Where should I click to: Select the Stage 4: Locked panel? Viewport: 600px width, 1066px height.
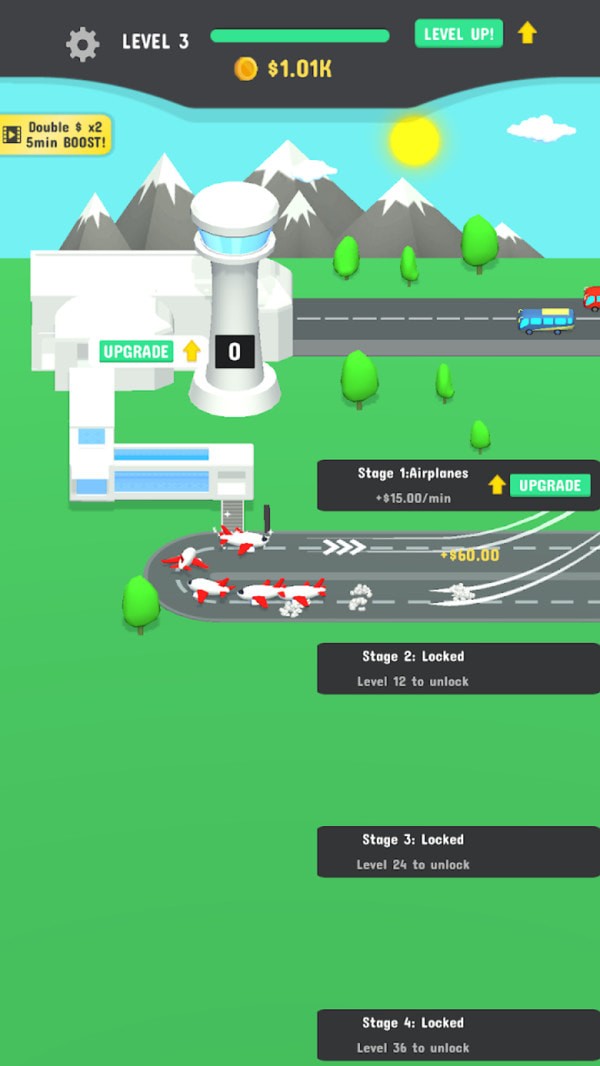(458, 1034)
